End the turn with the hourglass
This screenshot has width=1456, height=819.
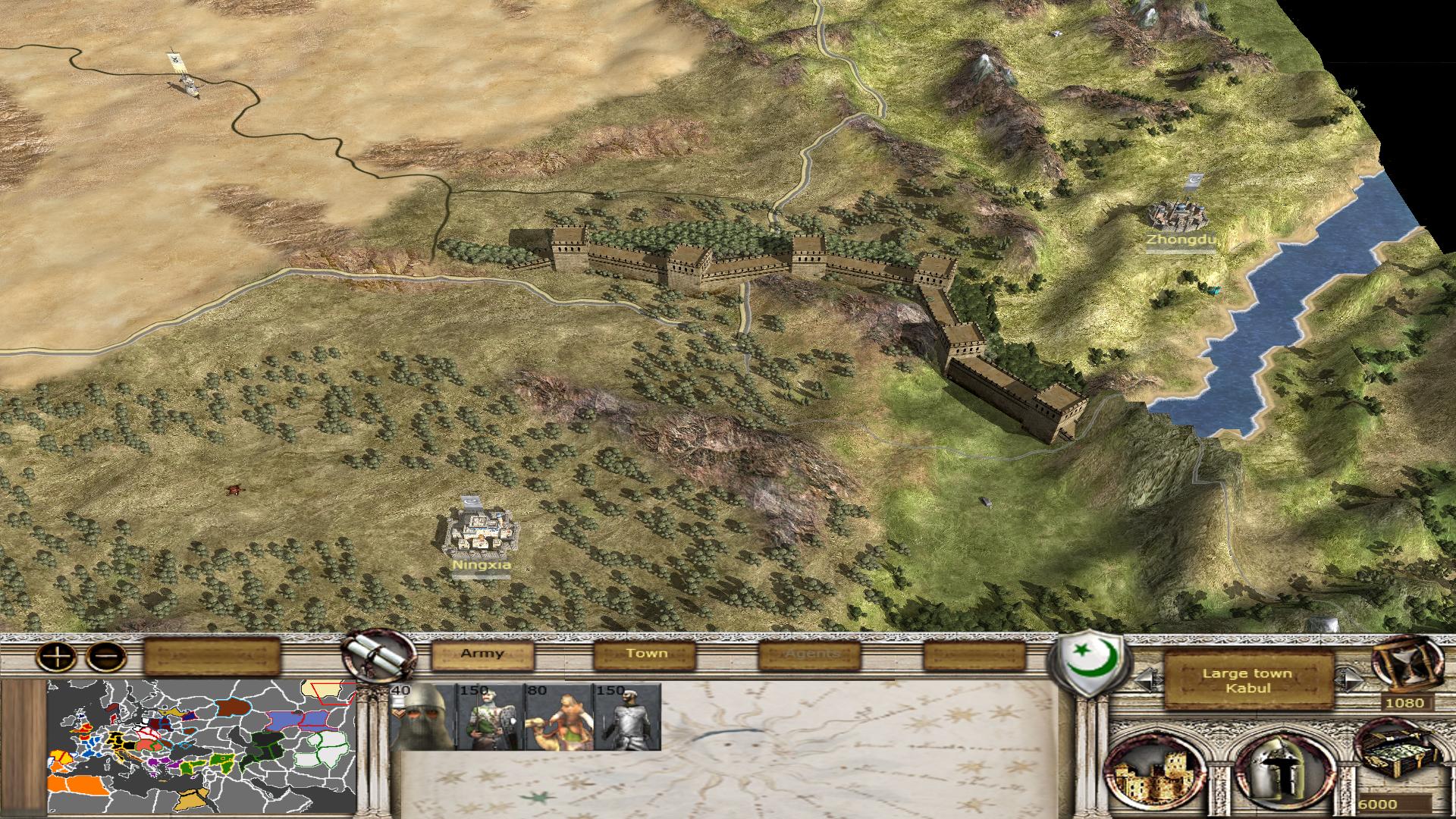1407,665
